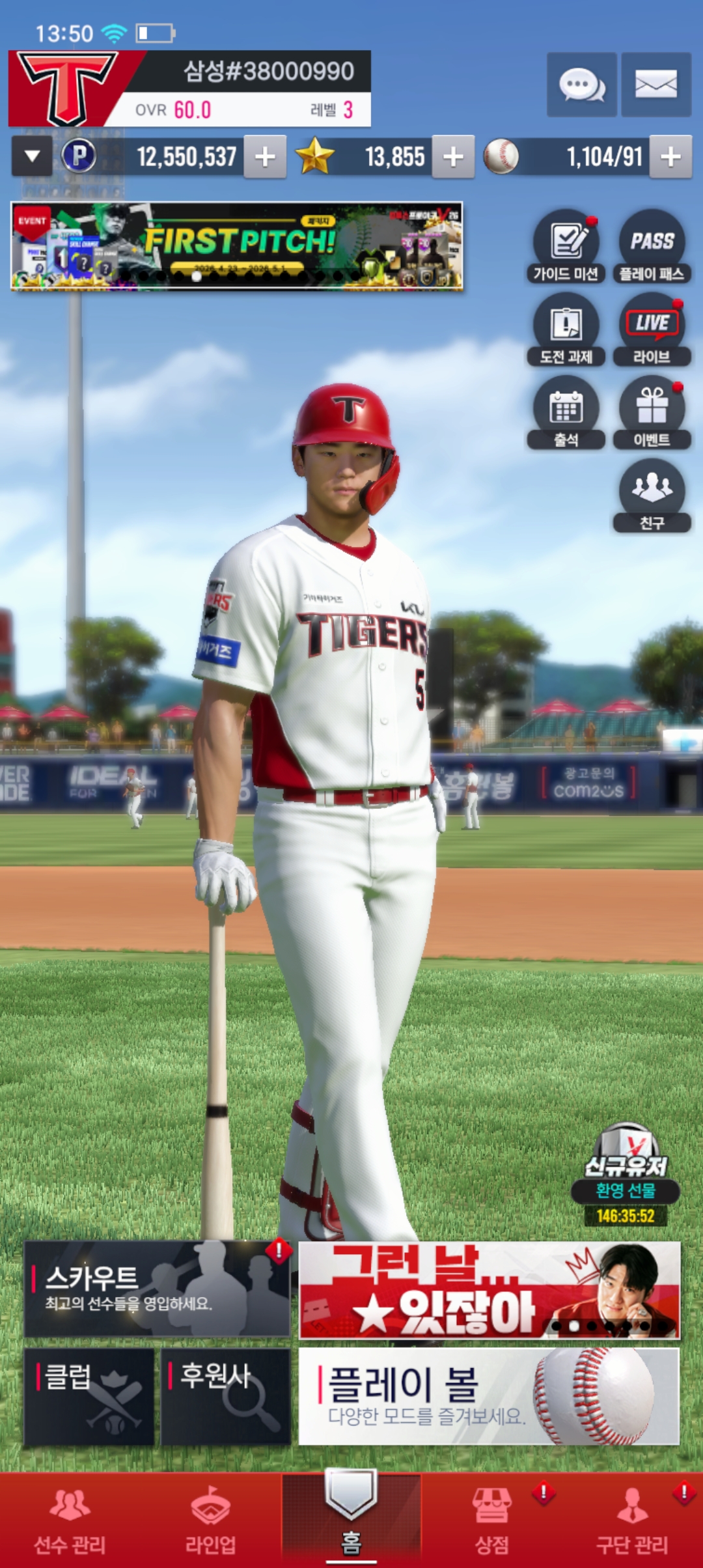Add more P points with plus button
Screen dimensions: 703x1568
pyautogui.click(x=265, y=157)
